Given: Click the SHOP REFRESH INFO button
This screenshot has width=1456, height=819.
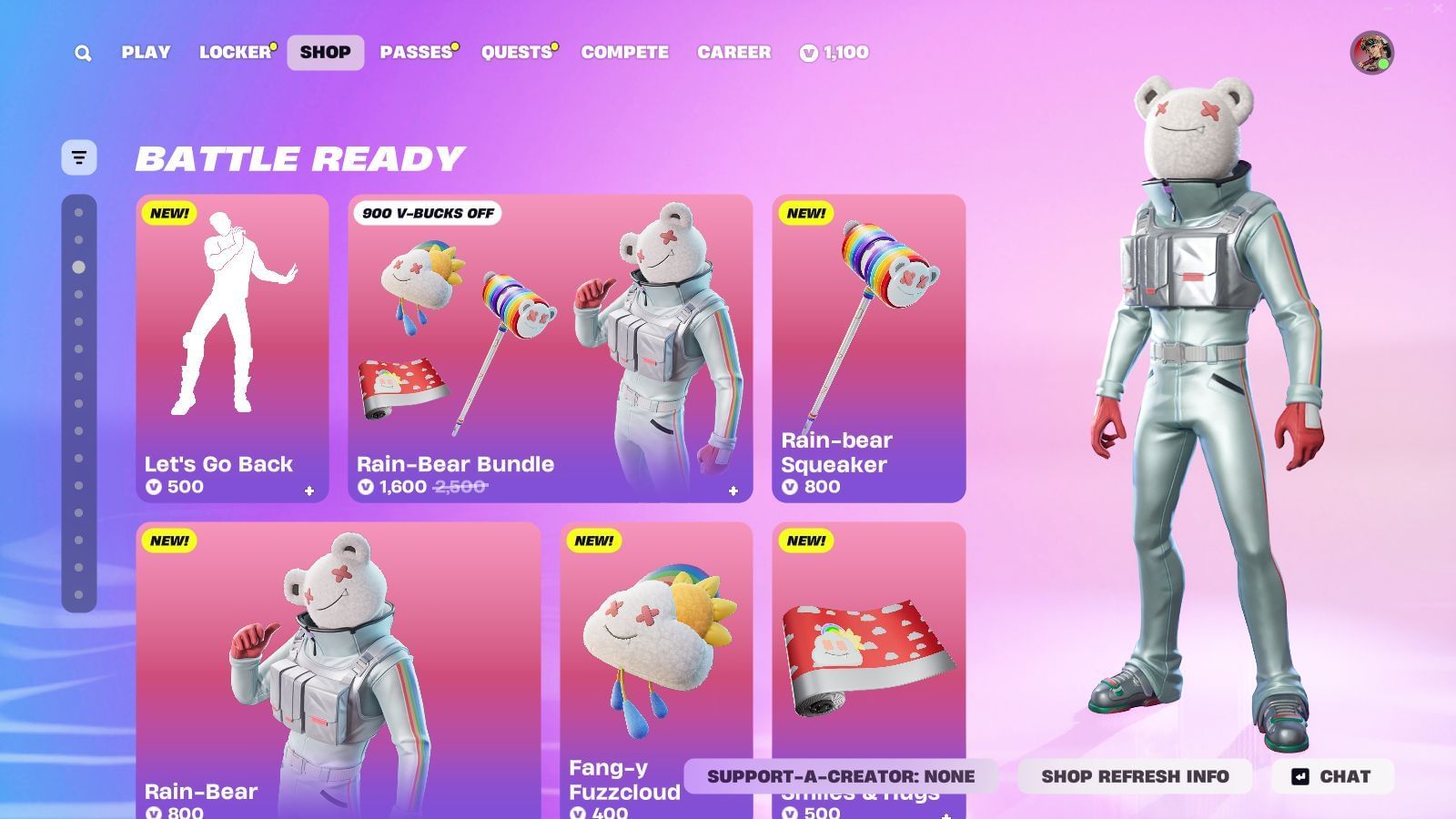Looking at the screenshot, I should coord(1137,776).
